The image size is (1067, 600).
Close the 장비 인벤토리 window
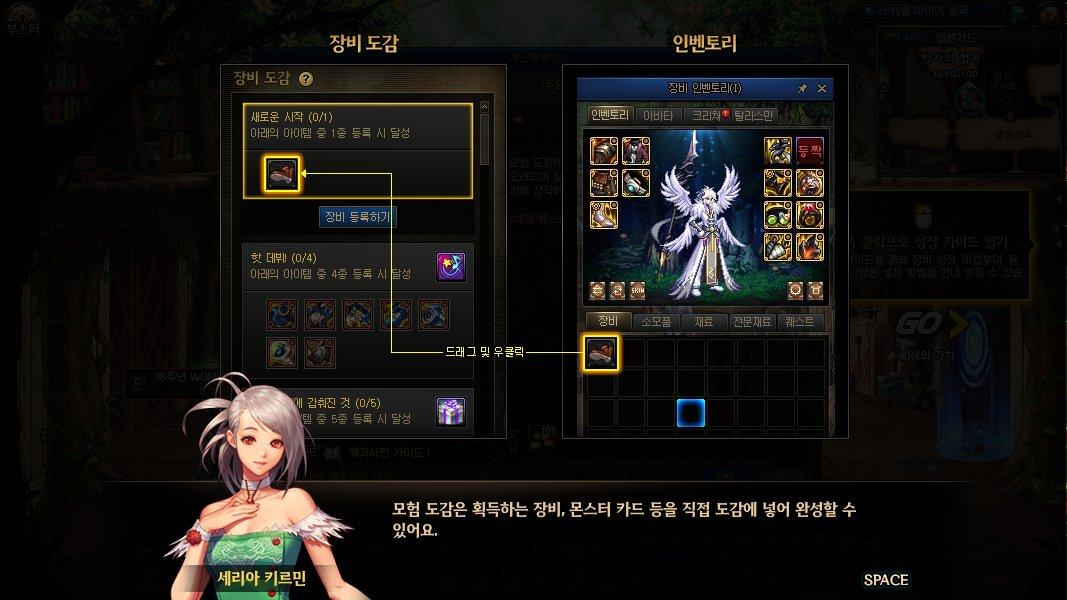click(822, 89)
